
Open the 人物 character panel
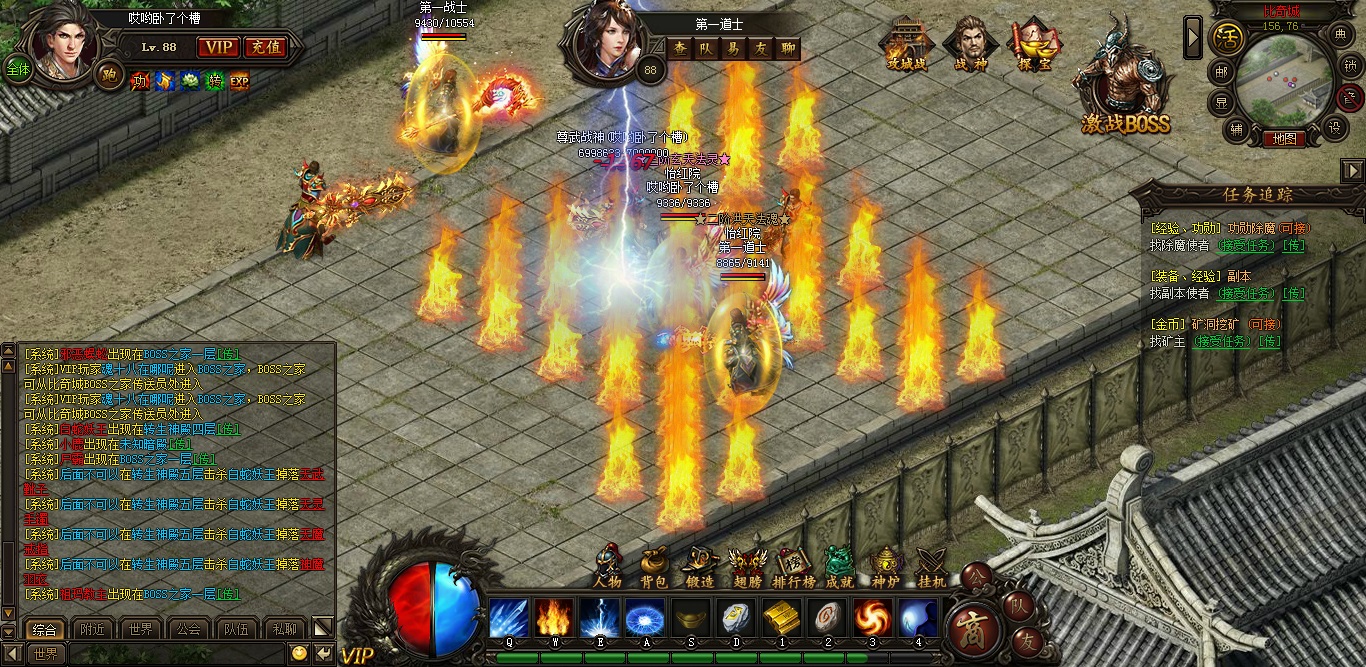point(607,569)
